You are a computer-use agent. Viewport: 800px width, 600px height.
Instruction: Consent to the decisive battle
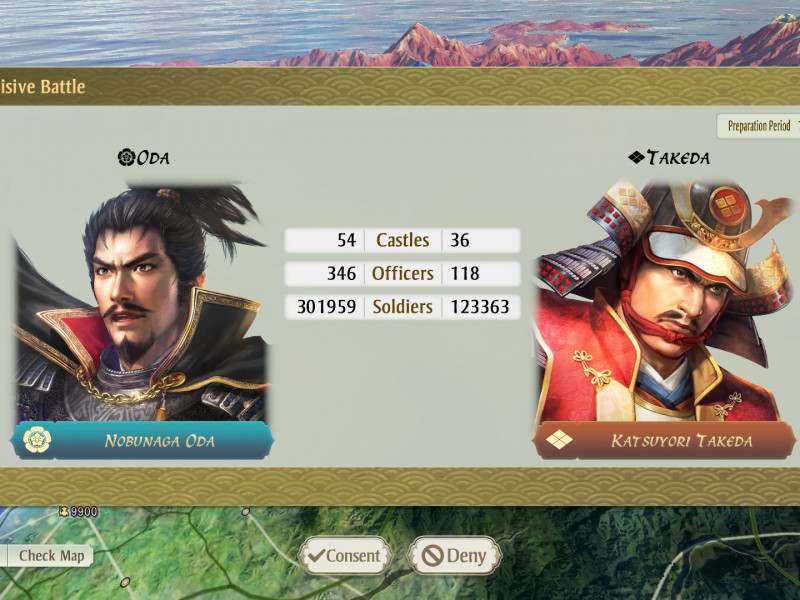tap(343, 556)
